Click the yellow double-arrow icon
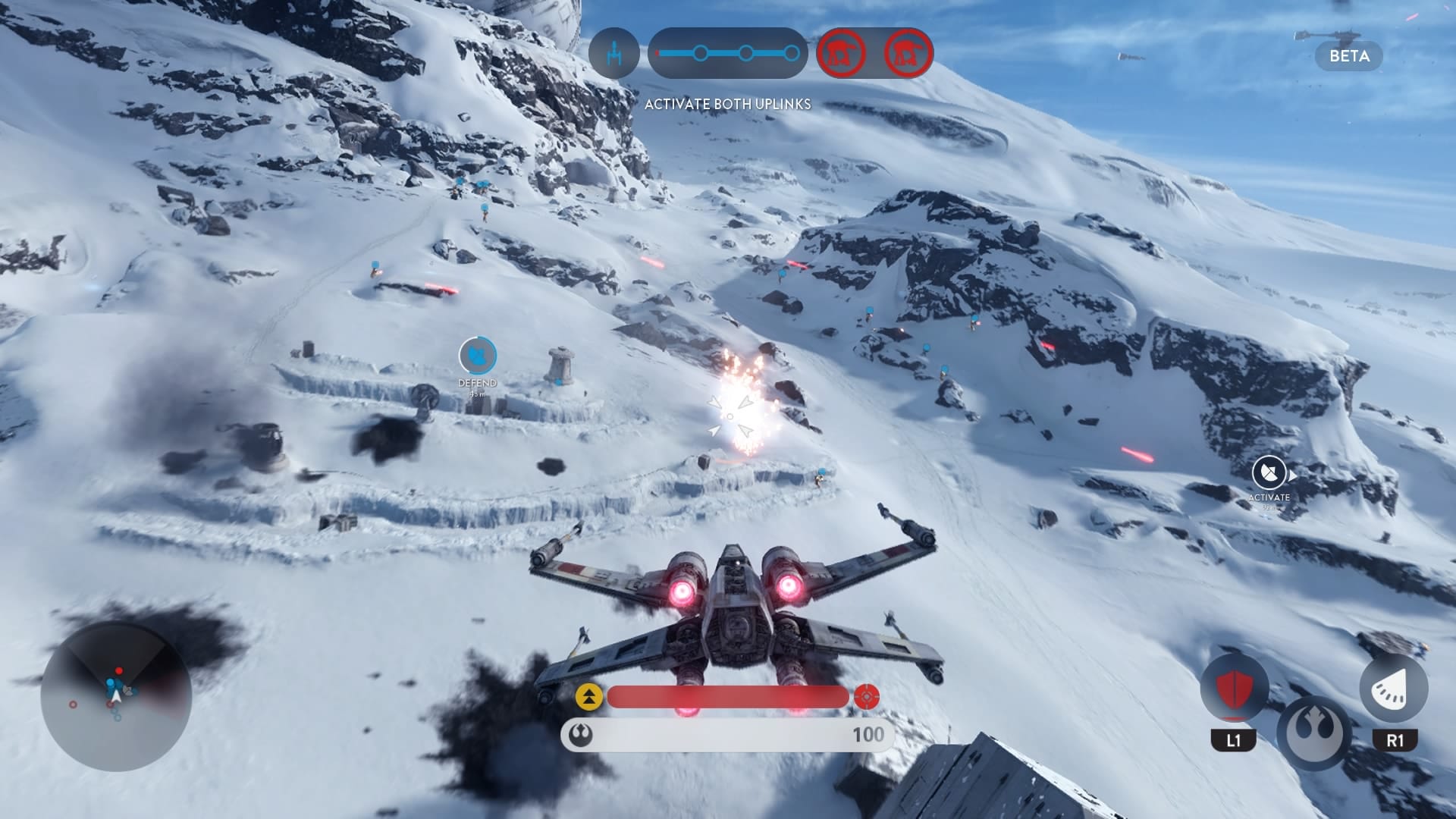1456x819 pixels. tap(589, 696)
